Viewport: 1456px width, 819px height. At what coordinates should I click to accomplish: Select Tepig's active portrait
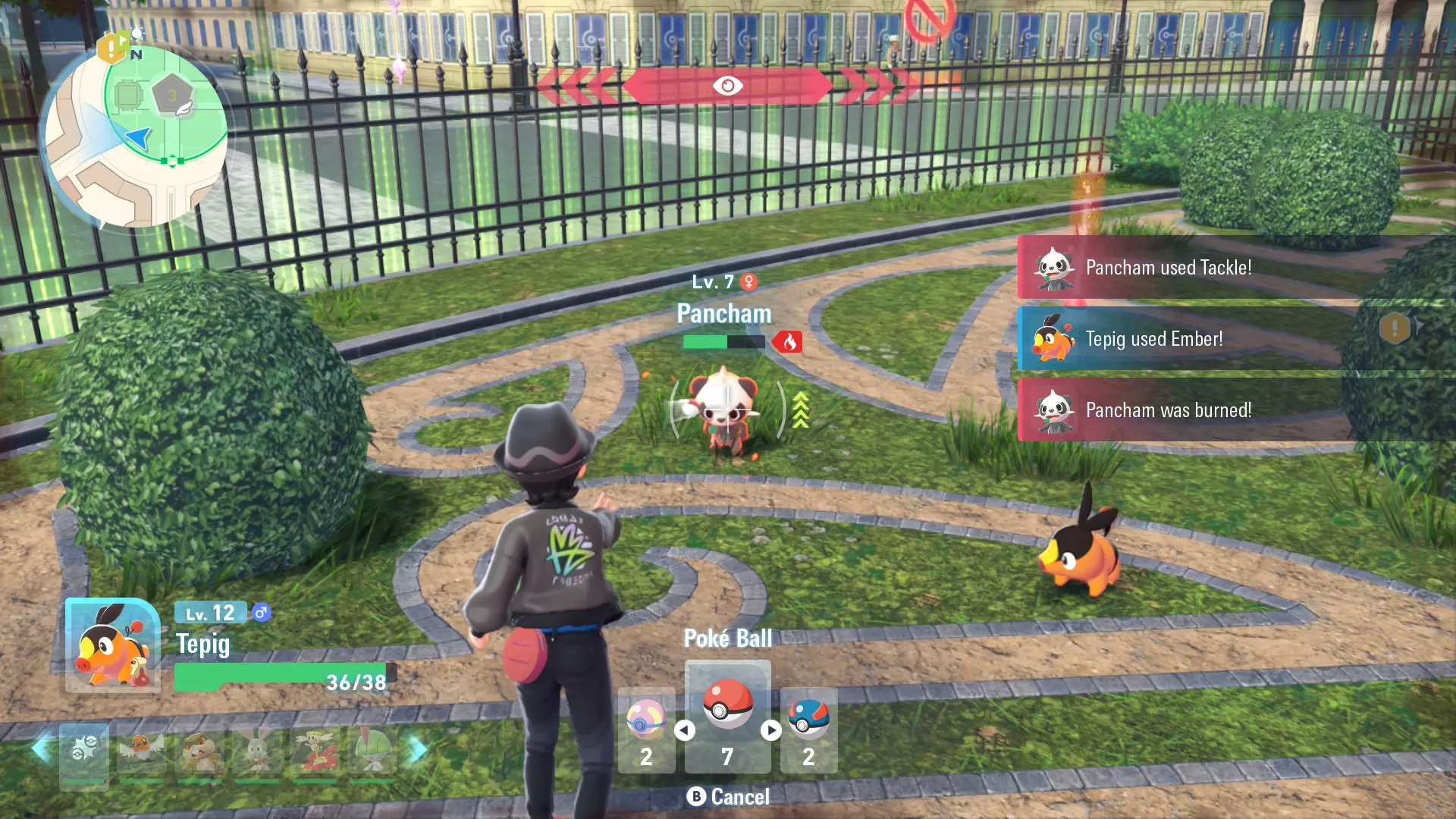[113, 645]
